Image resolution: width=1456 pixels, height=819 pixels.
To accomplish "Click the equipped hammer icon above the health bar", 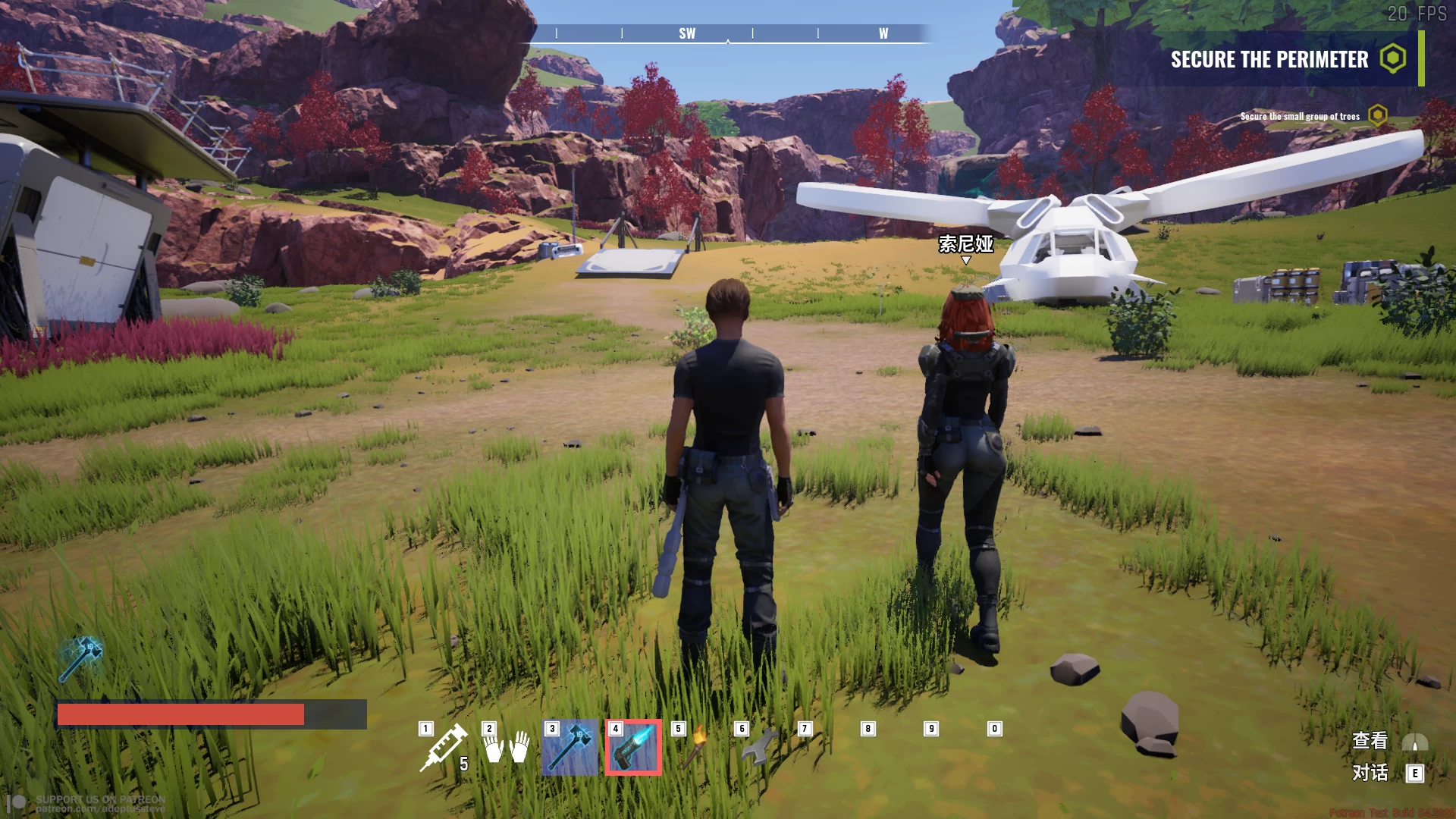I will [80, 658].
